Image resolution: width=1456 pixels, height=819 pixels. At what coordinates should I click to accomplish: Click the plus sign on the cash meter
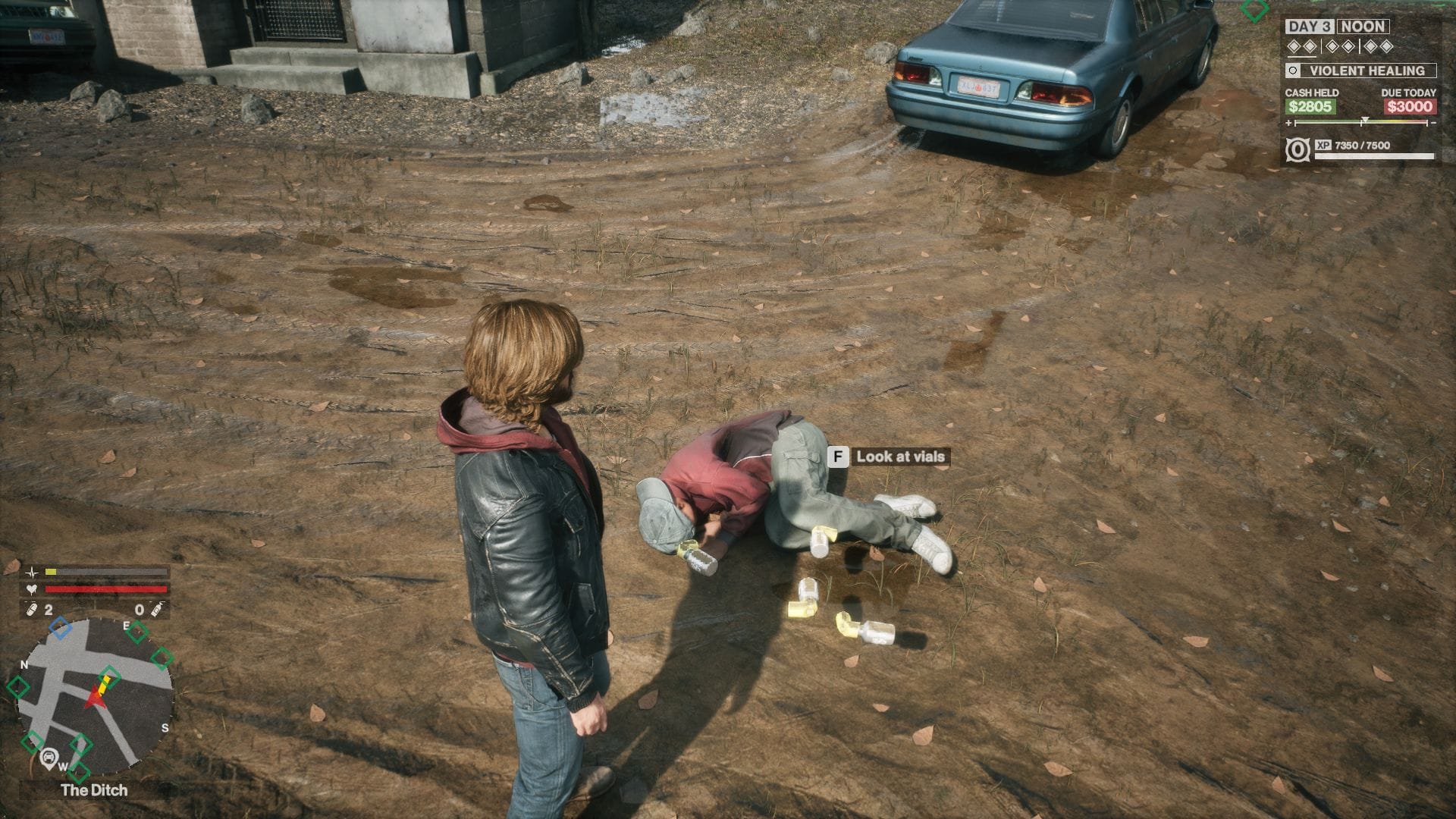(1288, 122)
